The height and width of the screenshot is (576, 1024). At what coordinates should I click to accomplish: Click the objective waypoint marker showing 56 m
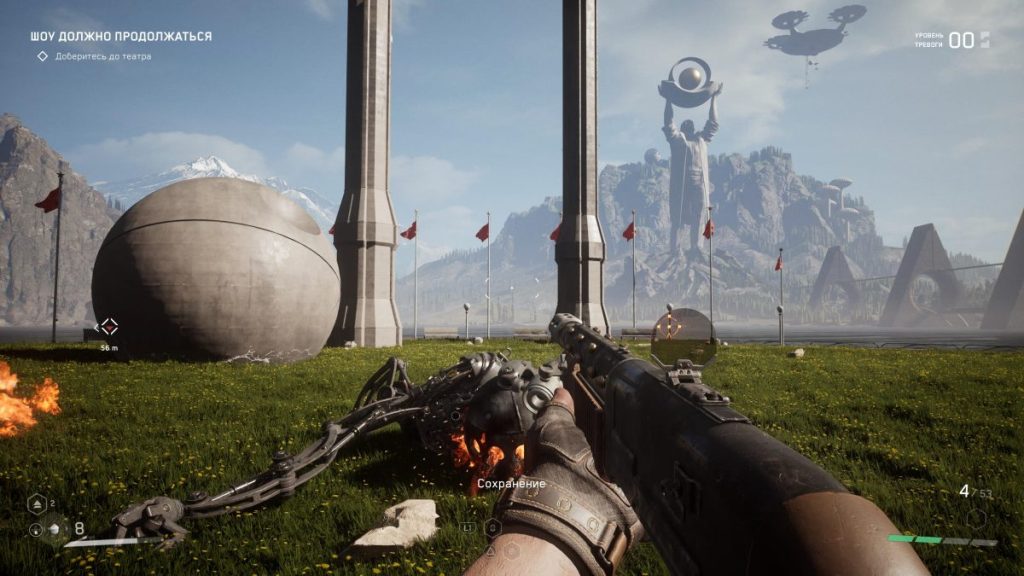(108, 326)
